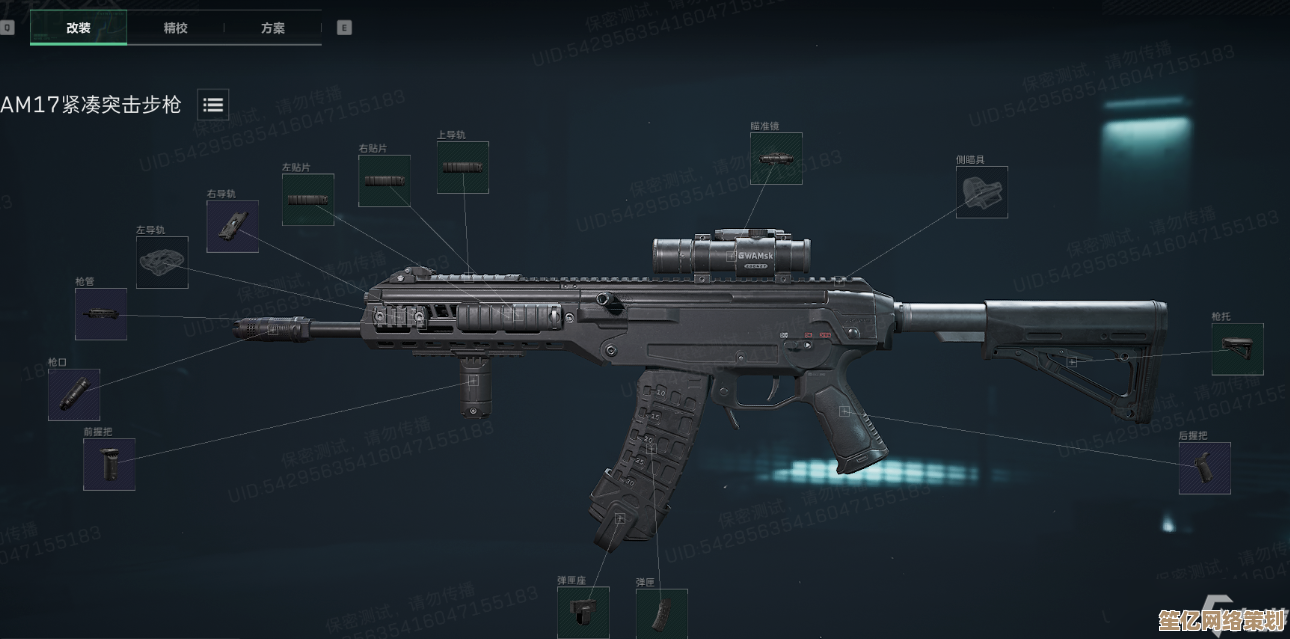Select the 枪托 stock slot
1290x639 pixels.
[x=1237, y=349]
